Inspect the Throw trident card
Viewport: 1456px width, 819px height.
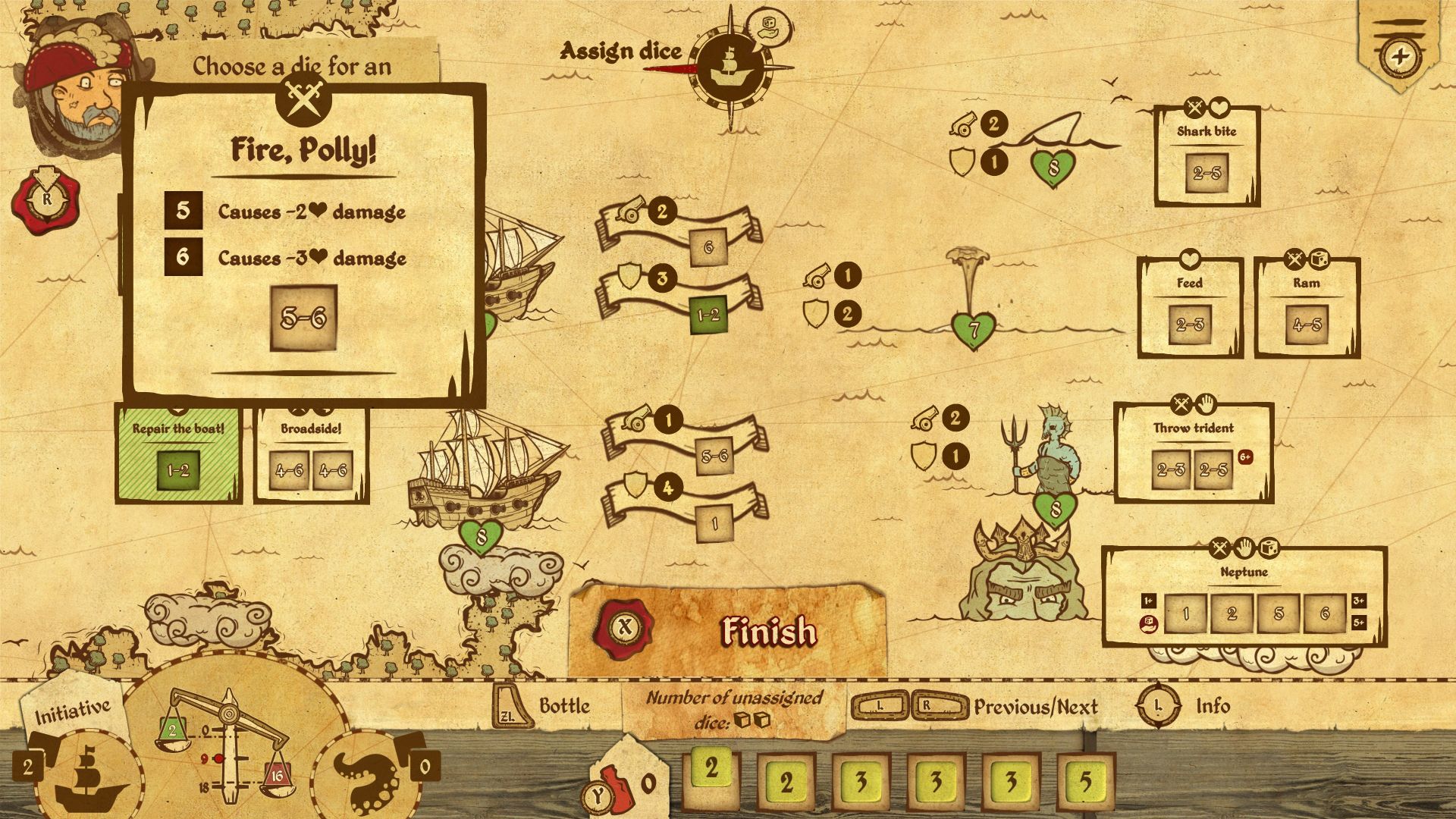[1193, 453]
